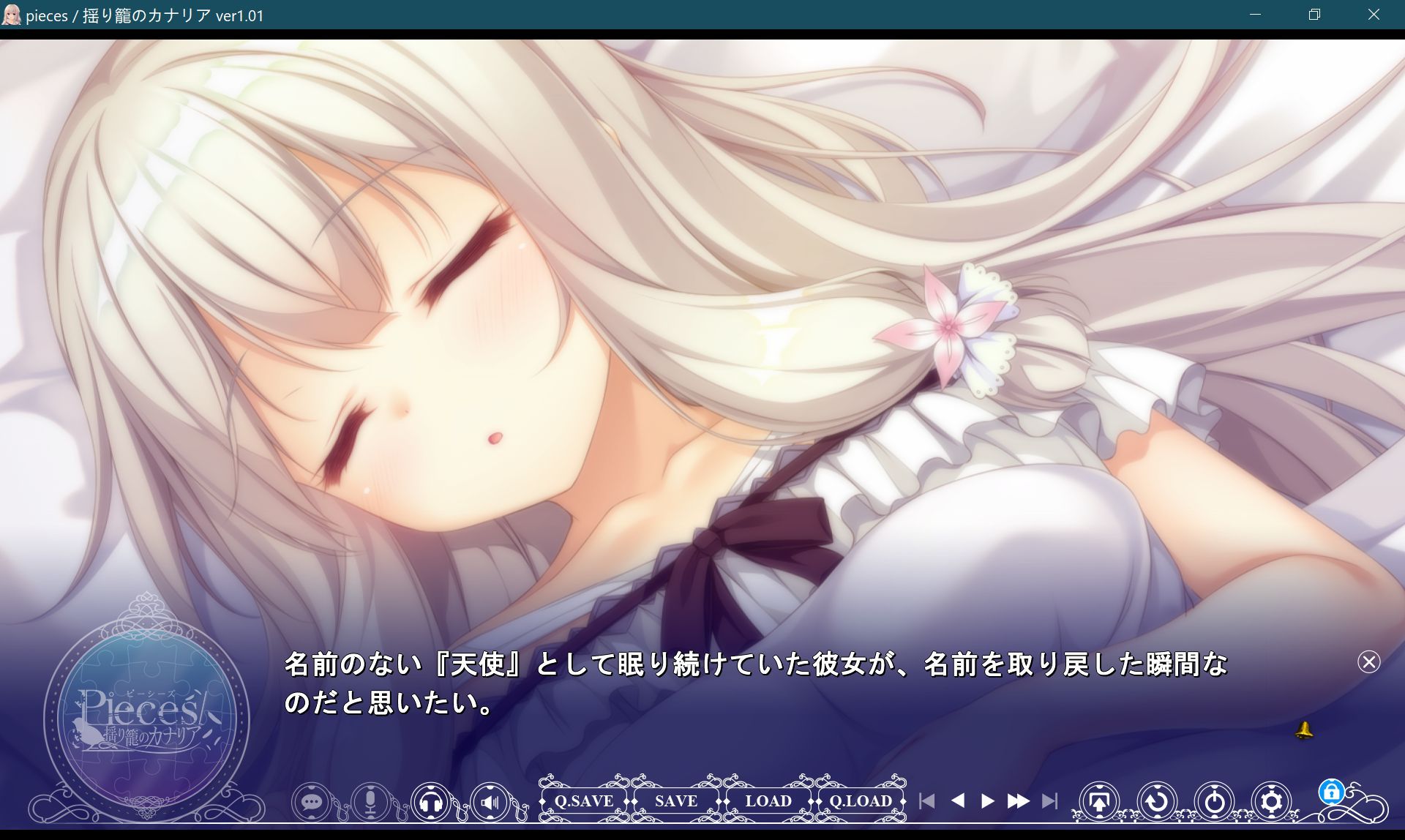Activate fast-forward double-arrow skip

(1019, 801)
